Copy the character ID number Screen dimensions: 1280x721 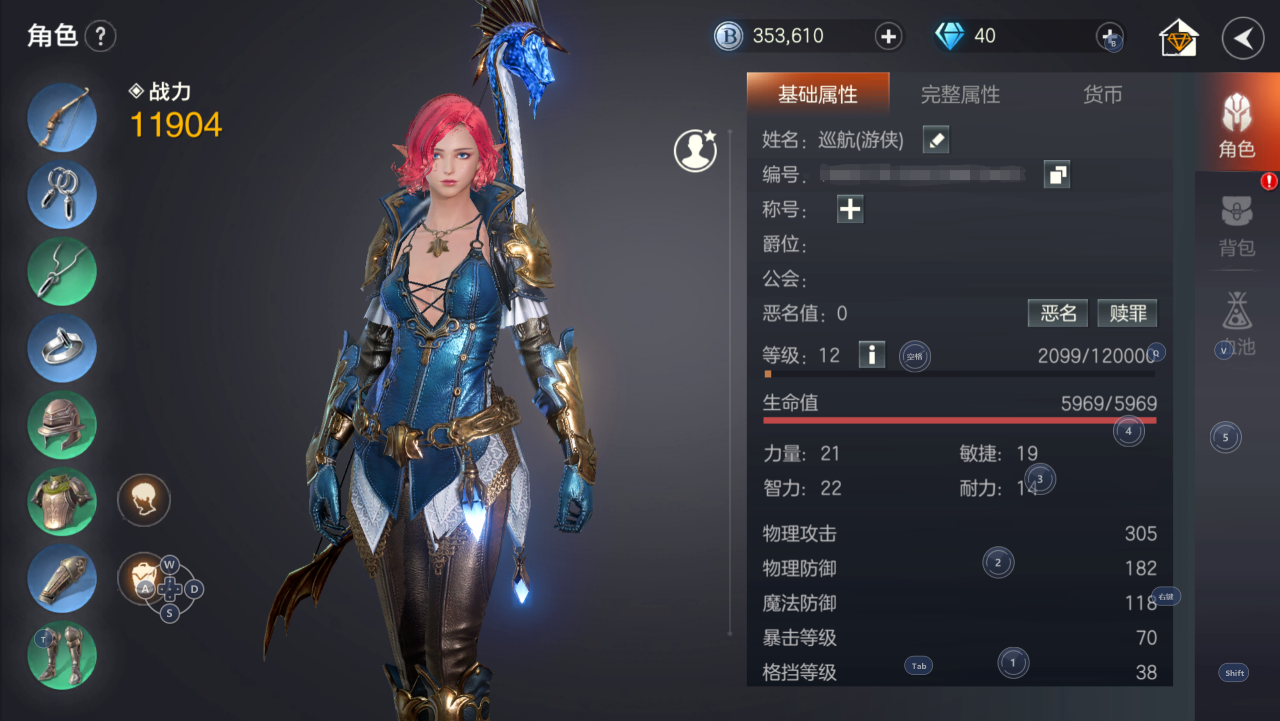[1056, 175]
